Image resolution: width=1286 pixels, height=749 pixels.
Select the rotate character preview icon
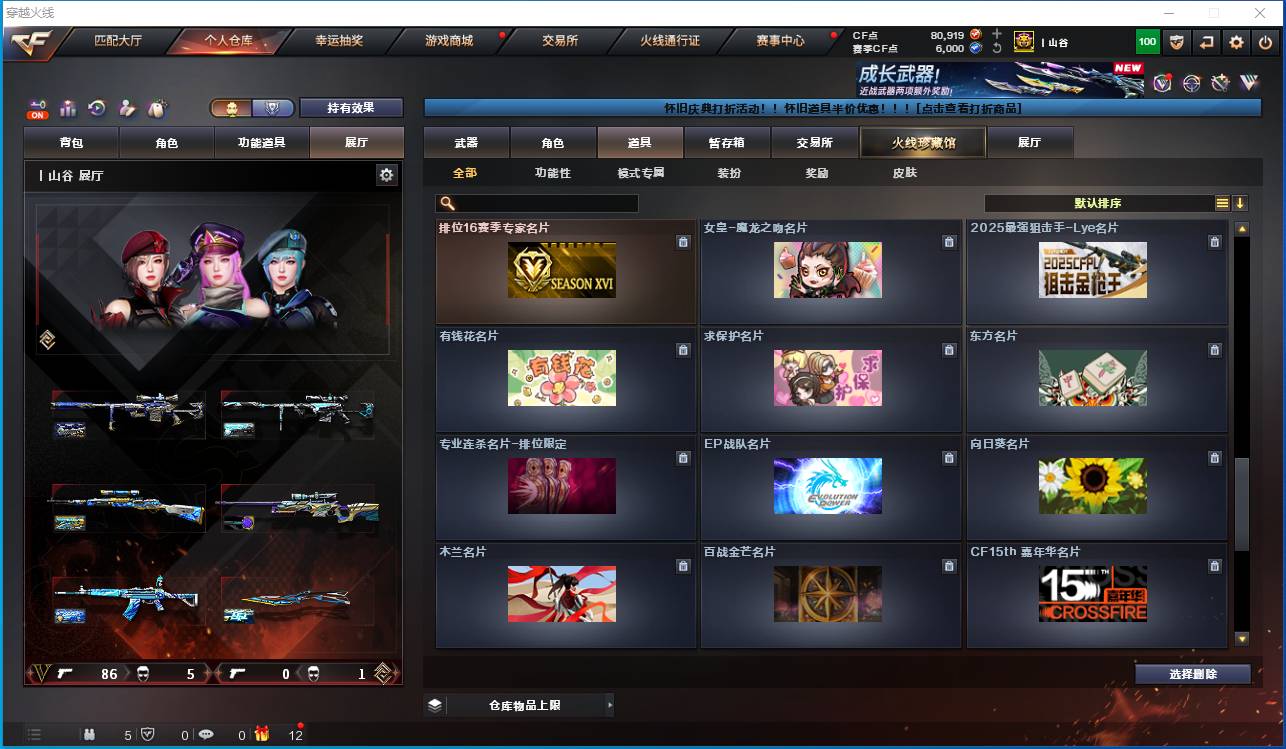[97, 105]
